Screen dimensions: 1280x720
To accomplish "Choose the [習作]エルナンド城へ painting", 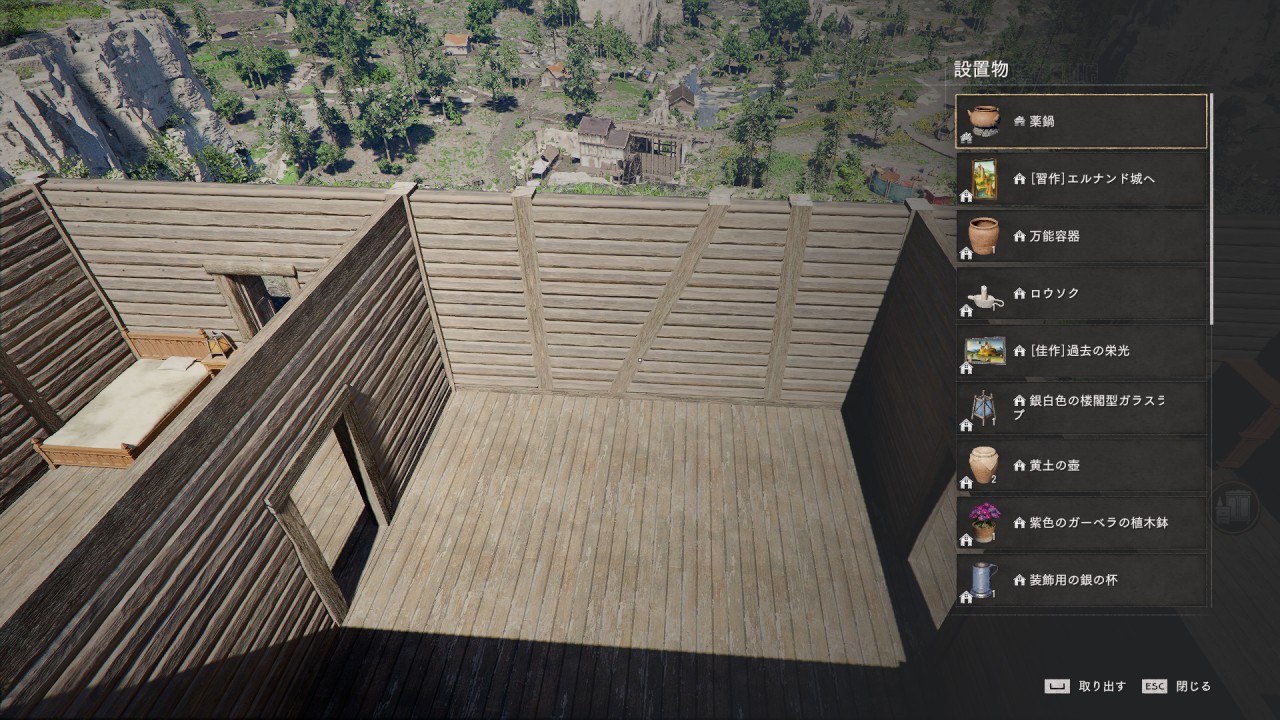I will [x=1081, y=179].
